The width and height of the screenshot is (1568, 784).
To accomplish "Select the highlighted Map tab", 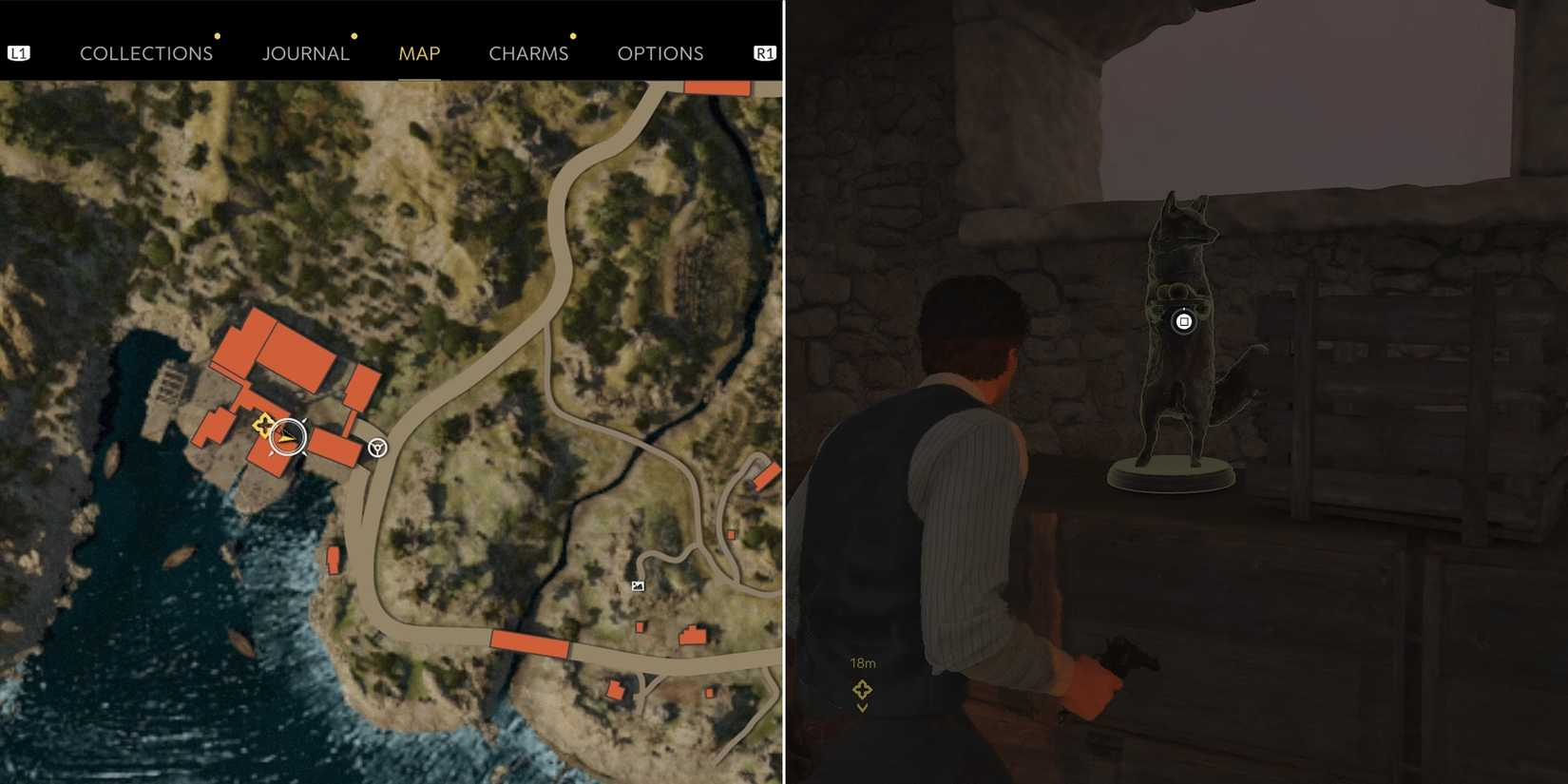I will (x=419, y=53).
